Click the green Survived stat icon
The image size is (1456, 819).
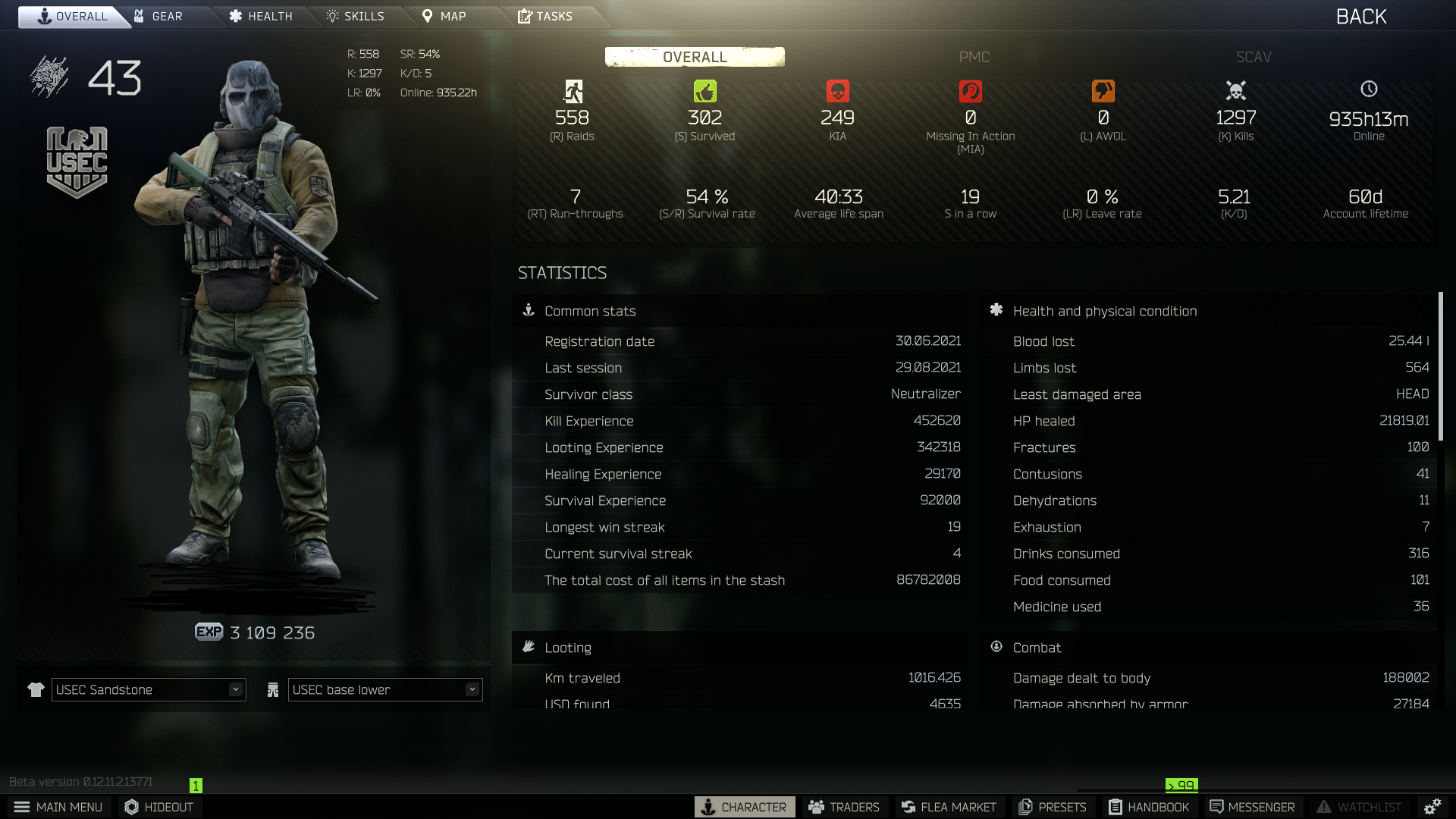coord(705,90)
